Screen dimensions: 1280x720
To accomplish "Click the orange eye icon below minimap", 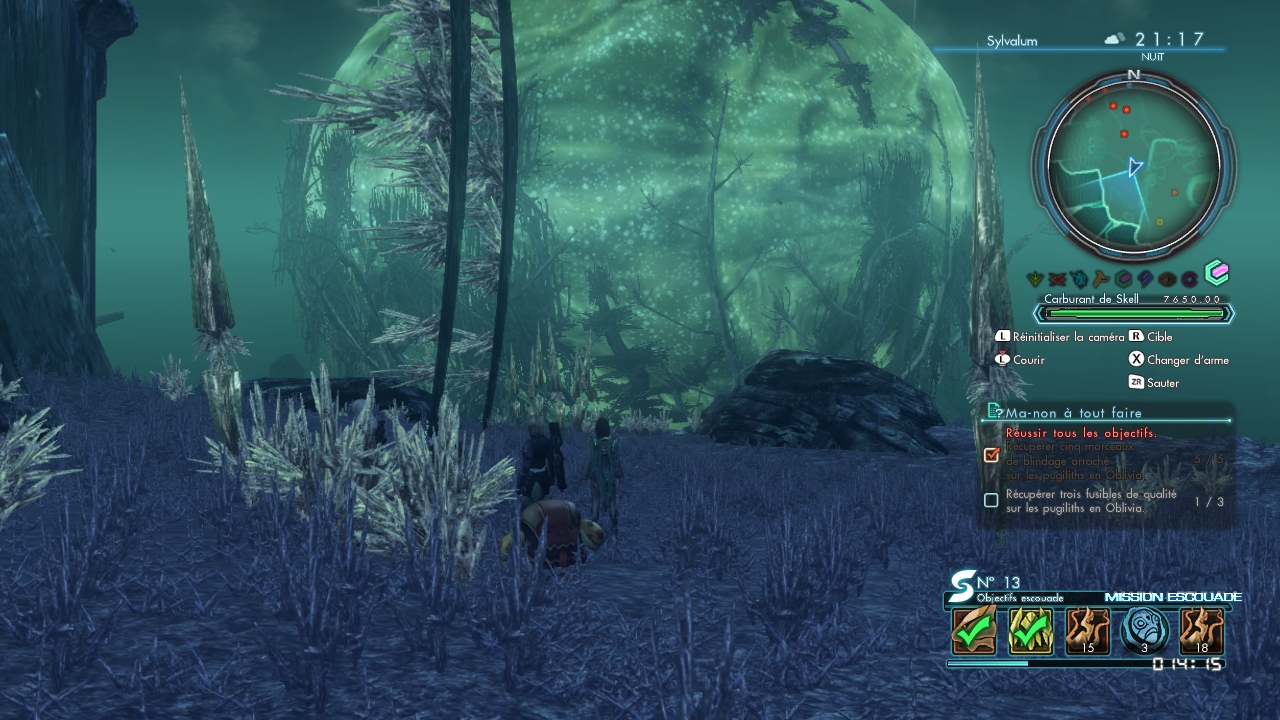I will coord(1167,279).
